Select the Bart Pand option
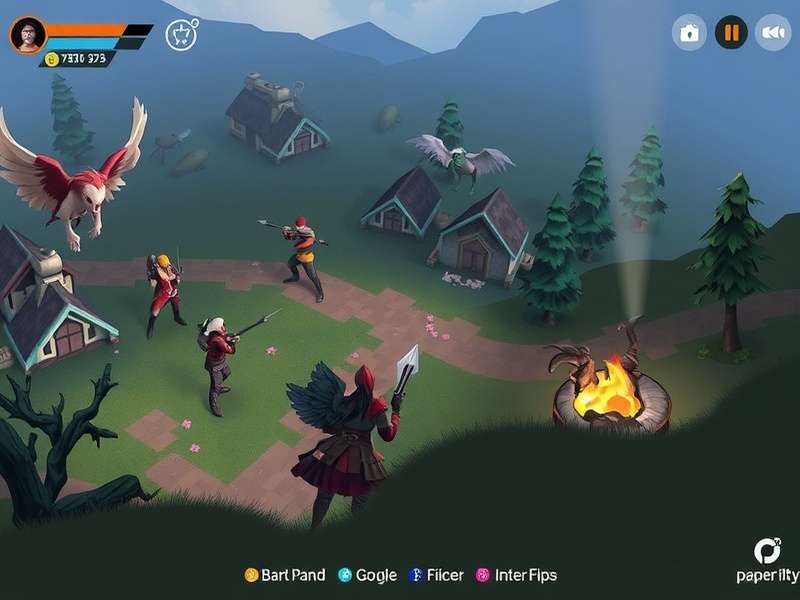800x600 pixels. pyautogui.click(x=285, y=575)
